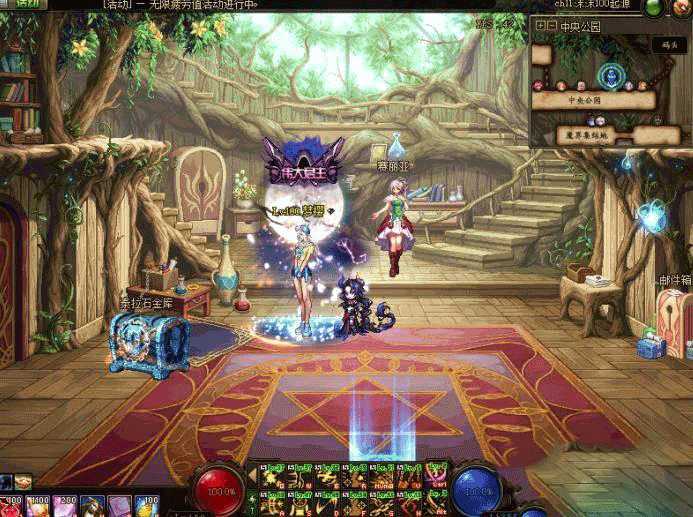Screen dimensions: 693x517
Task: Select the player marker on the minimap
Action: (610, 76)
